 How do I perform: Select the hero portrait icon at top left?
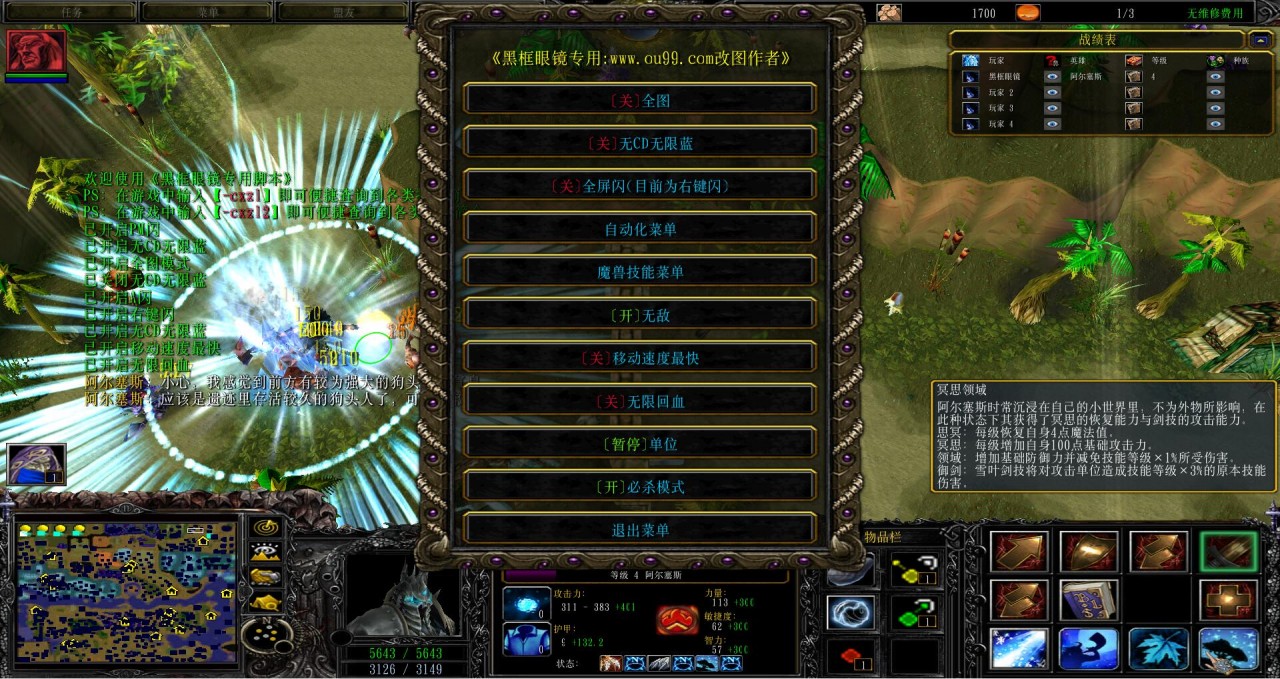click(x=37, y=50)
